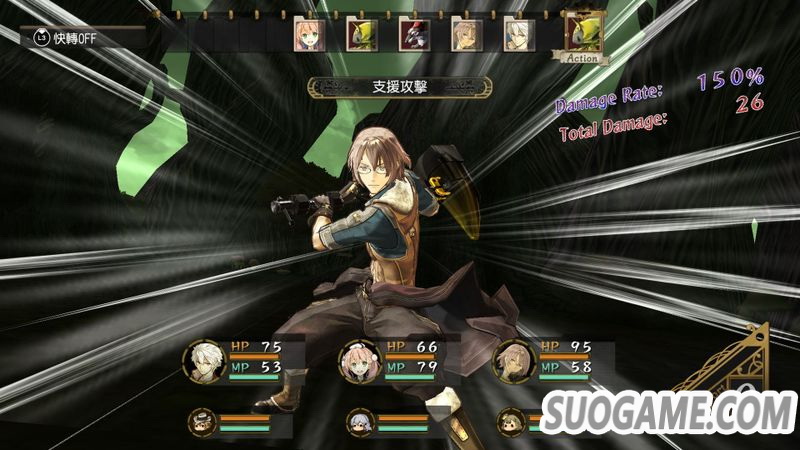Select the white-haired character's turn order portrait
The height and width of the screenshot is (450, 800).
click(516, 36)
